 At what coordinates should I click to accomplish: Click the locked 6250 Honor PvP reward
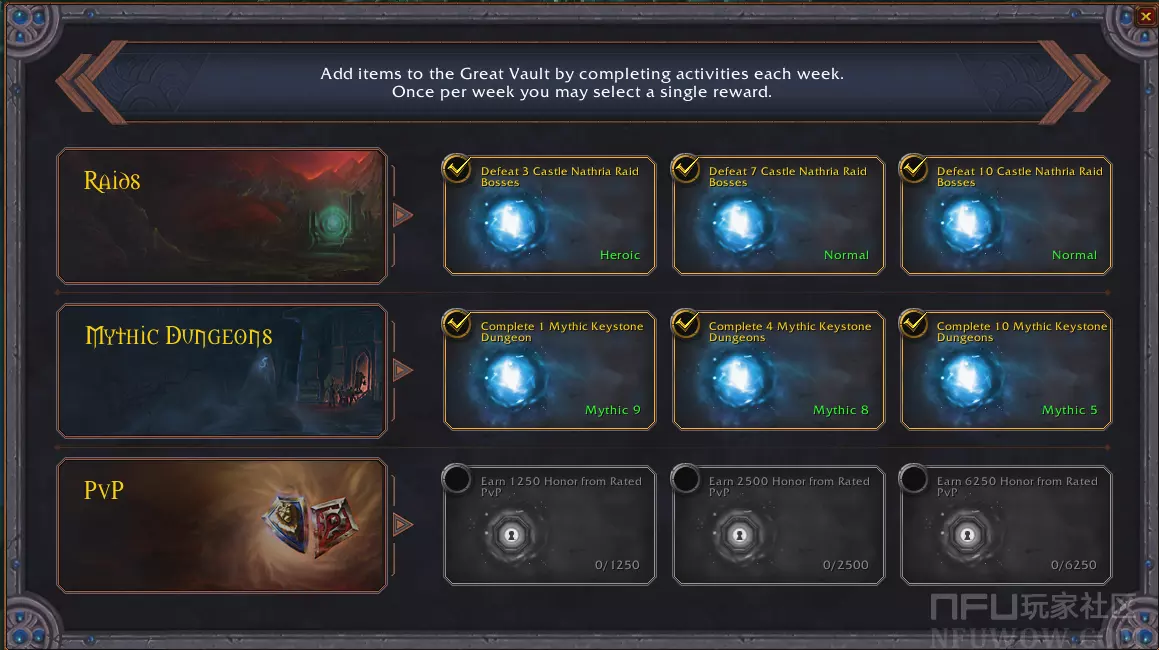coord(1006,526)
